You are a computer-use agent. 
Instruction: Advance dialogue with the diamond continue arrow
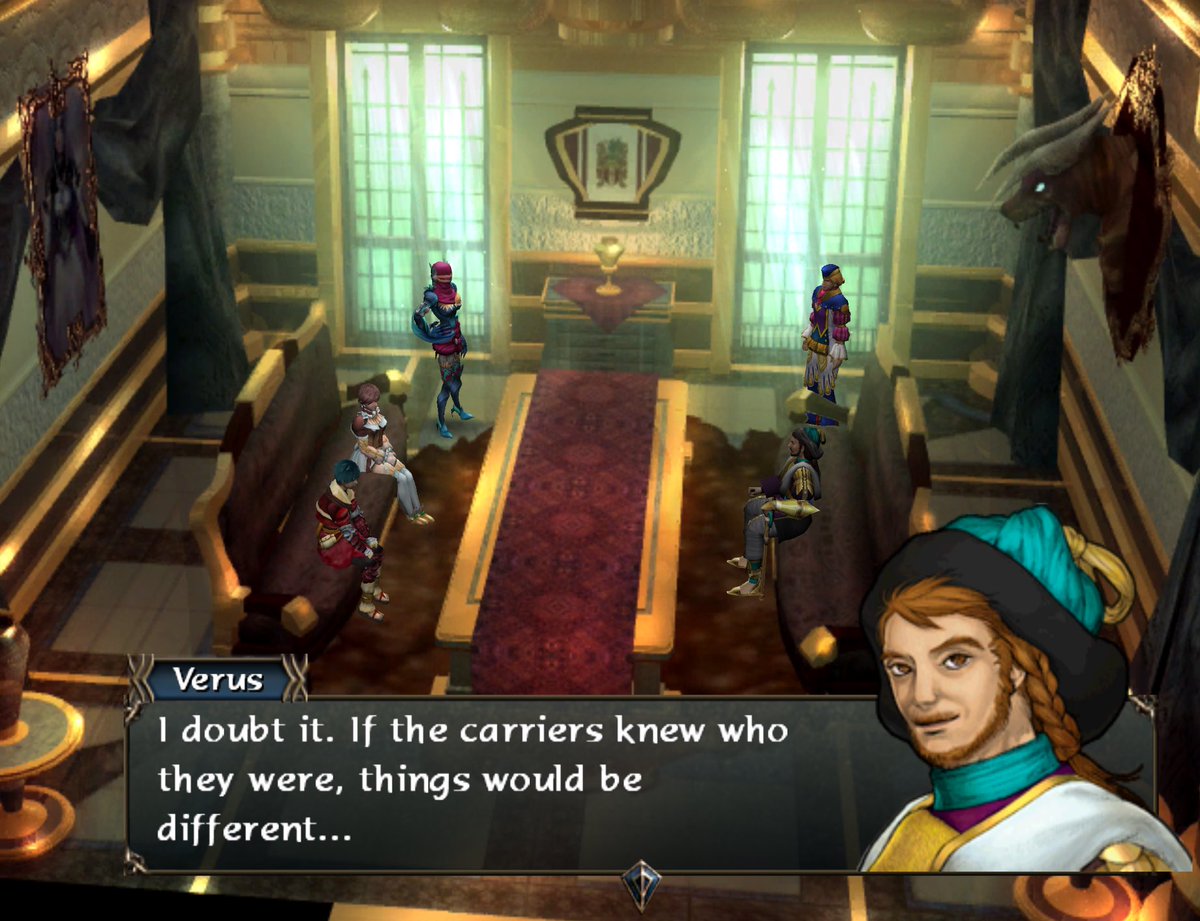pyautogui.click(x=640, y=884)
